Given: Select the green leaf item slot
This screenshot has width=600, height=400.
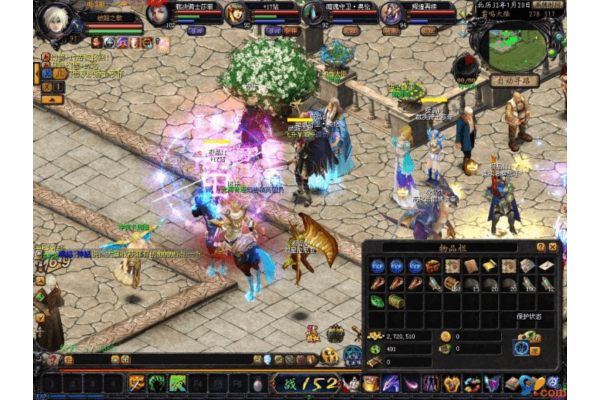Looking at the screenshot, I should click(x=377, y=301).
